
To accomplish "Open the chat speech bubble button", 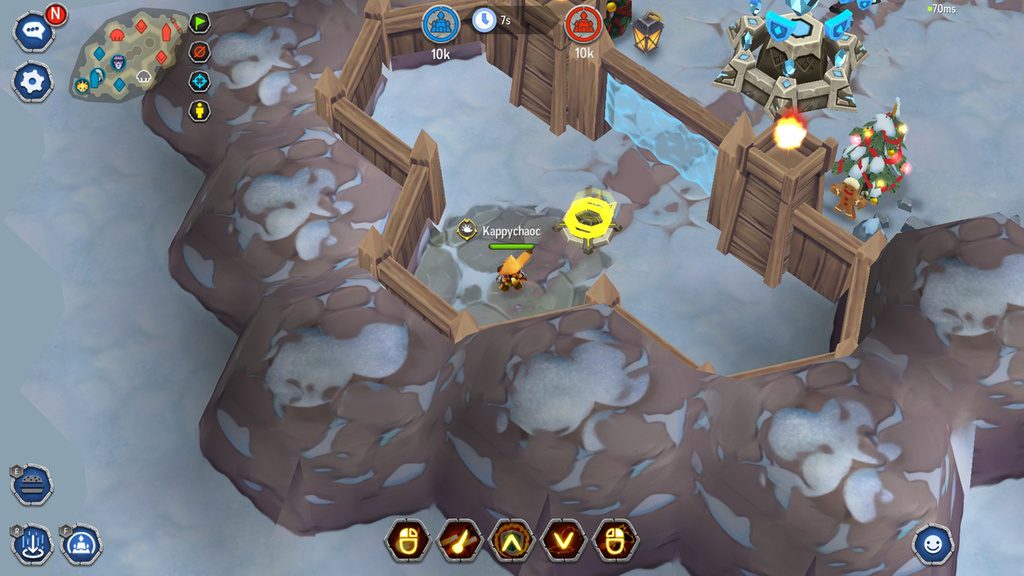I will [32, 31].
